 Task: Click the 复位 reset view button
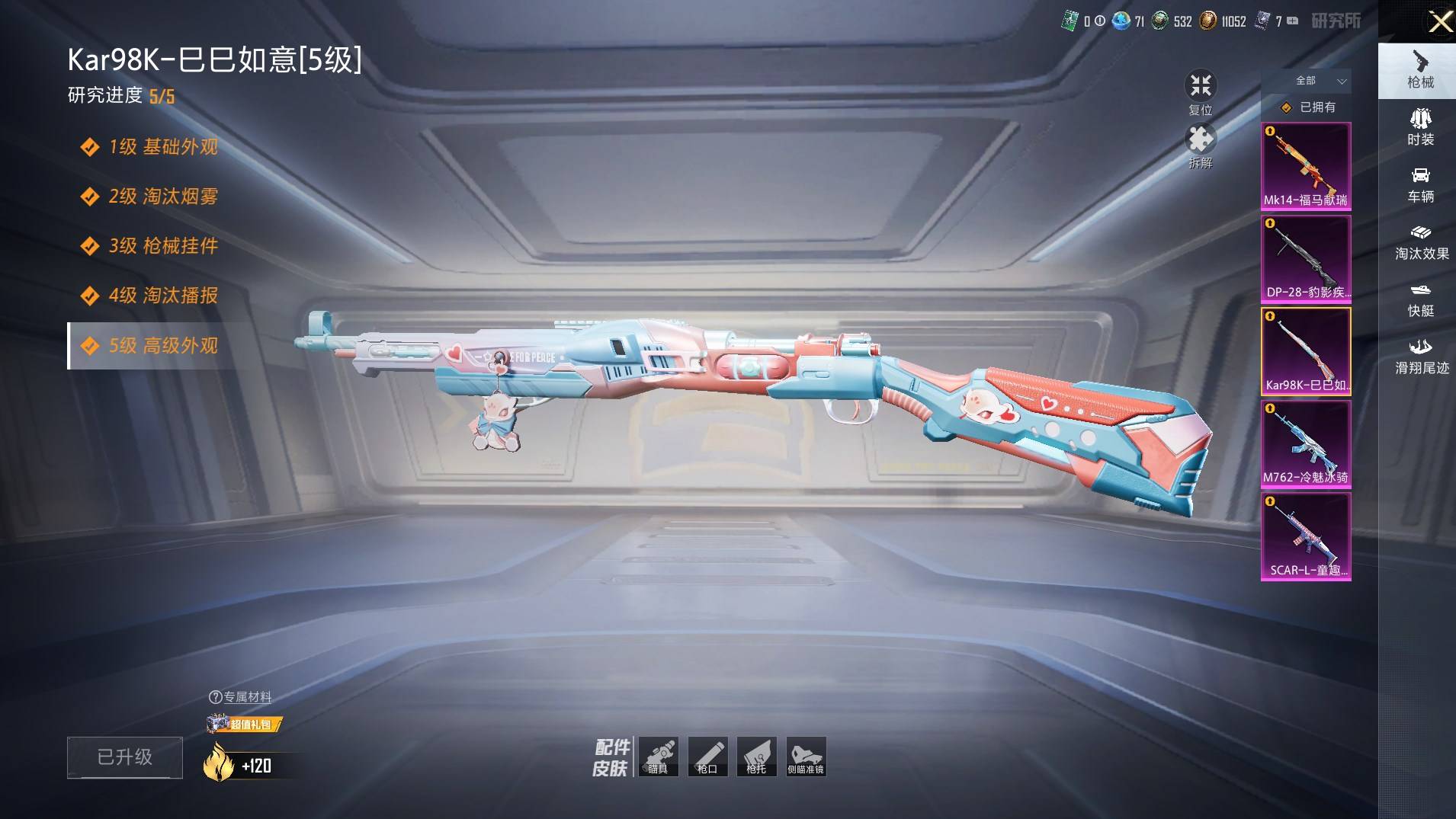point(1201,91)
